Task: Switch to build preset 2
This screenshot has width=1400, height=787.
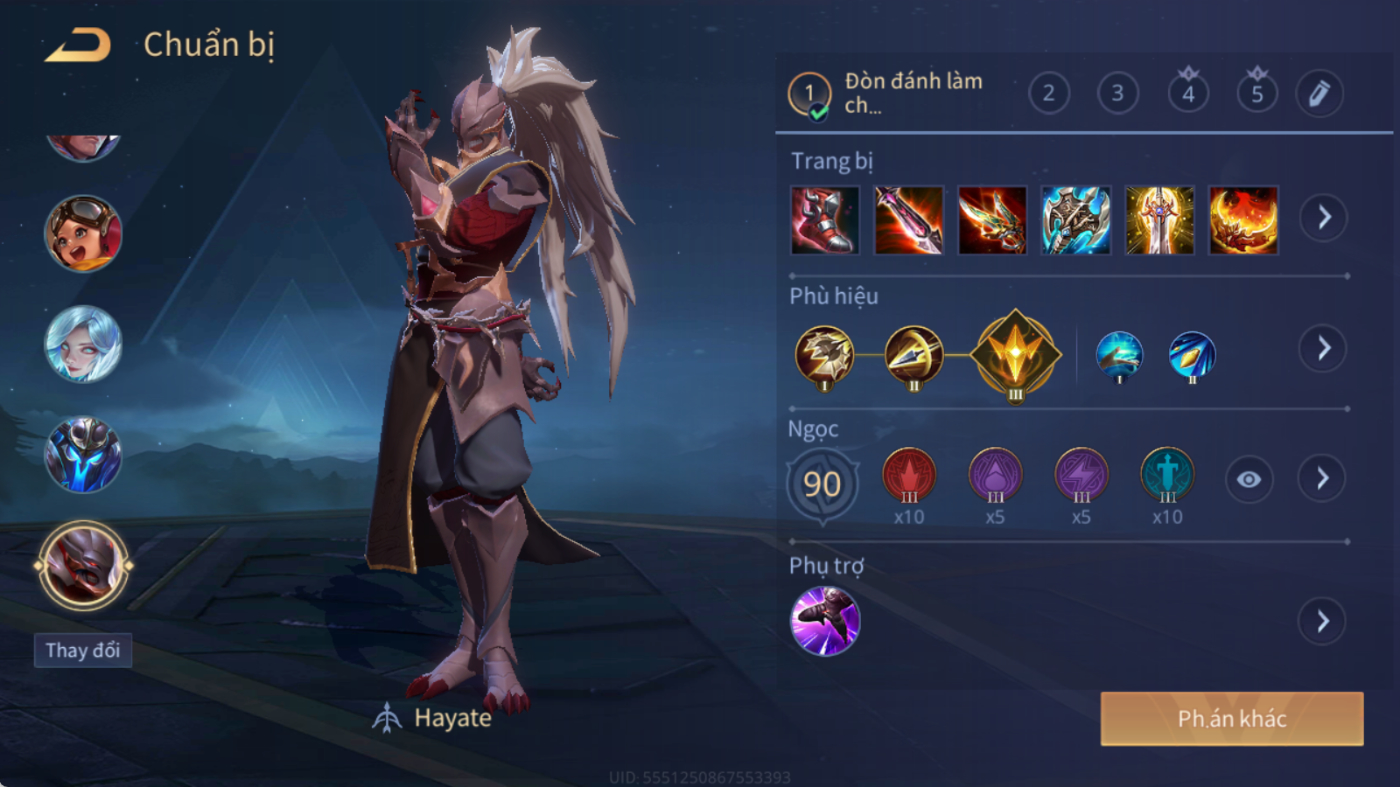Action: coord(1049,94)
